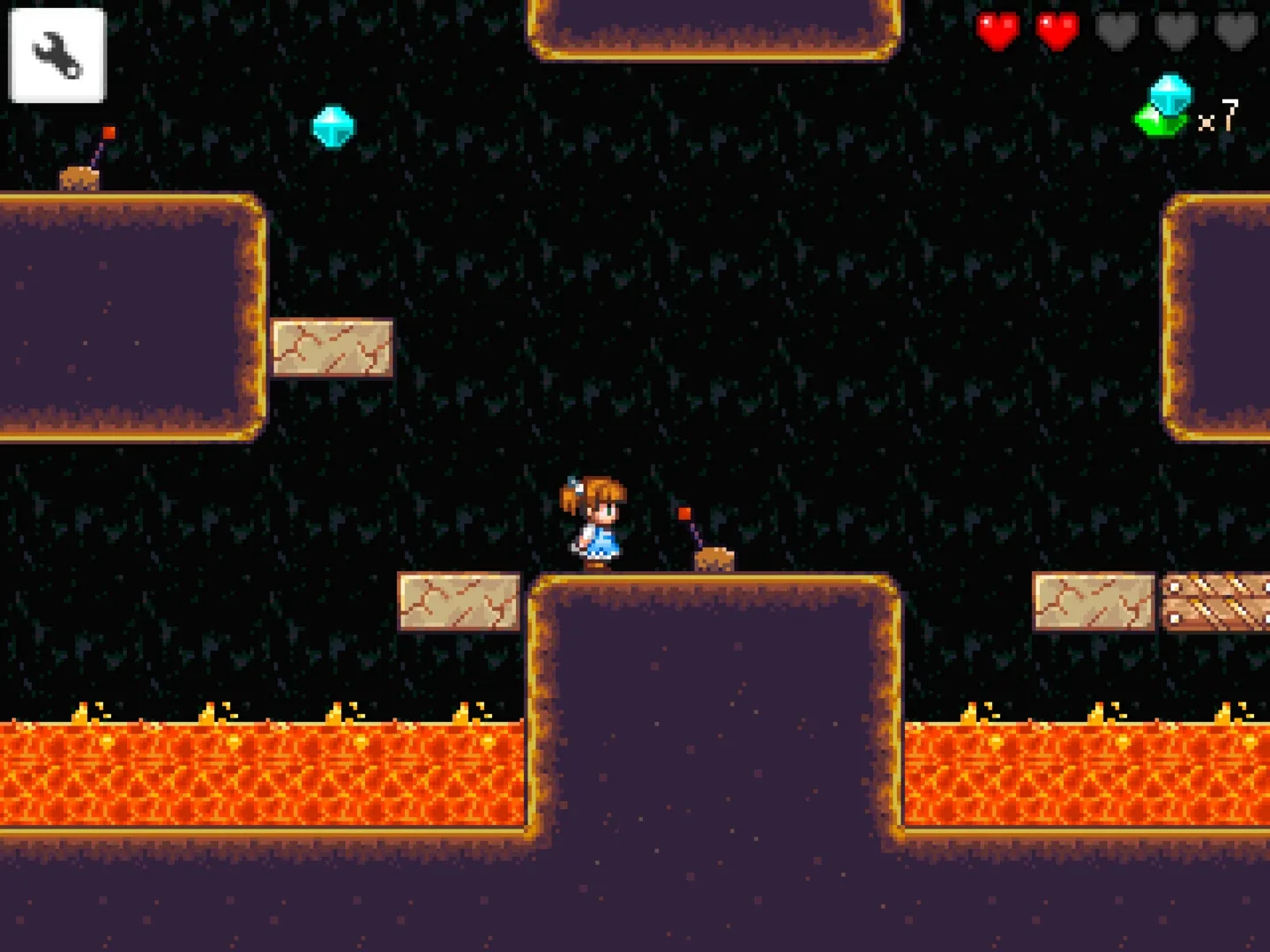The image size is (1270, 952).
Task: Click the wrench button in the corner
Action: click(x=56, y=53)
